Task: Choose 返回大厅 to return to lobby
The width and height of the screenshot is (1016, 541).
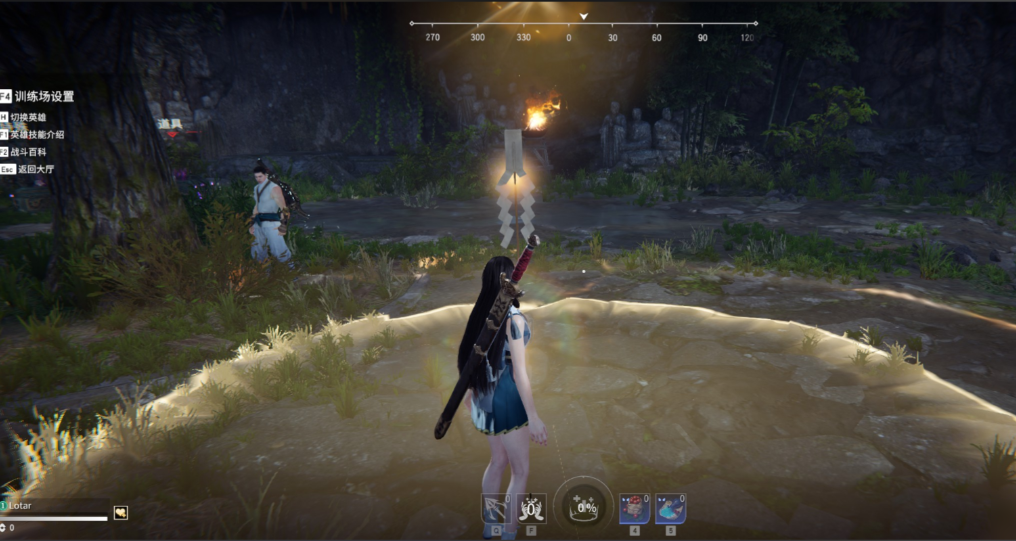Action: (33, 169)
